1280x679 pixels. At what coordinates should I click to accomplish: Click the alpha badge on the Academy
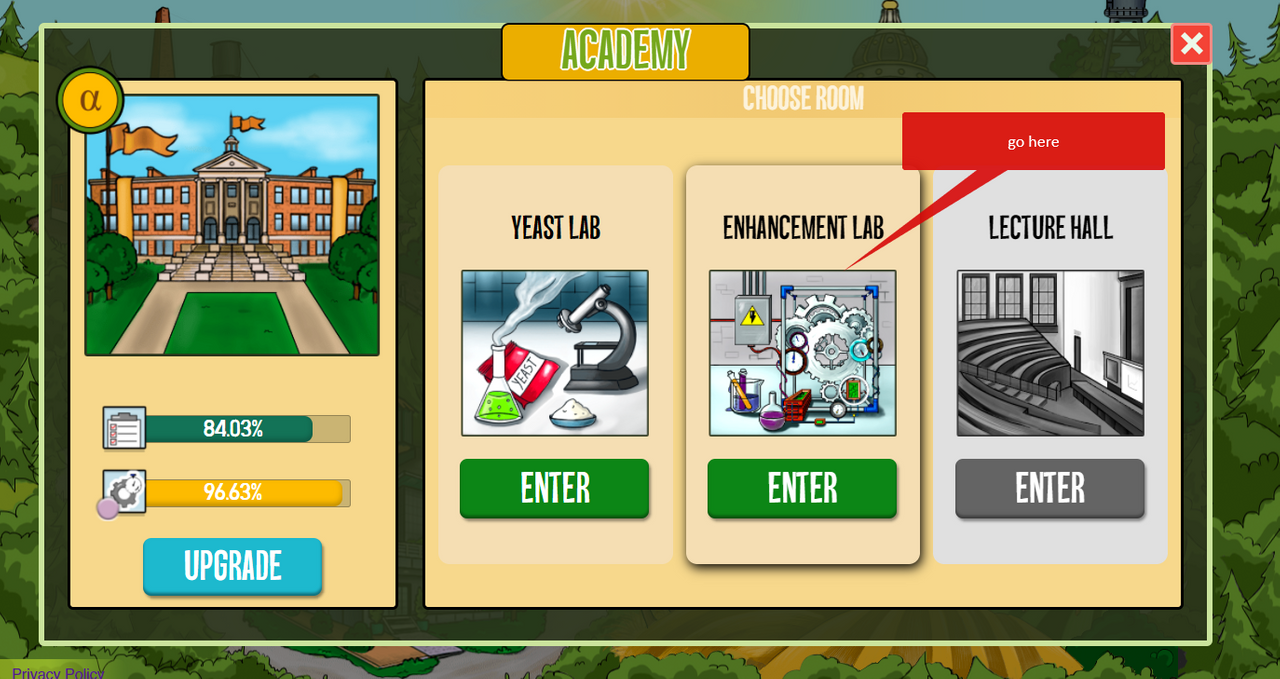90,100
